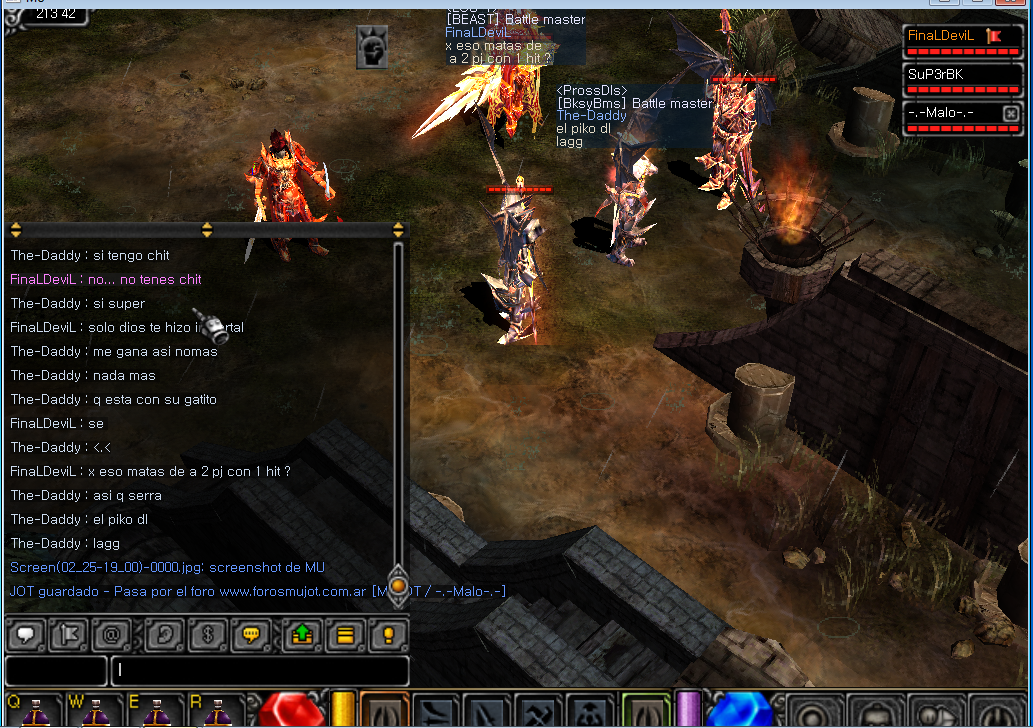Click the ear whisper button

pyautogui.click(x=165, y=634)
